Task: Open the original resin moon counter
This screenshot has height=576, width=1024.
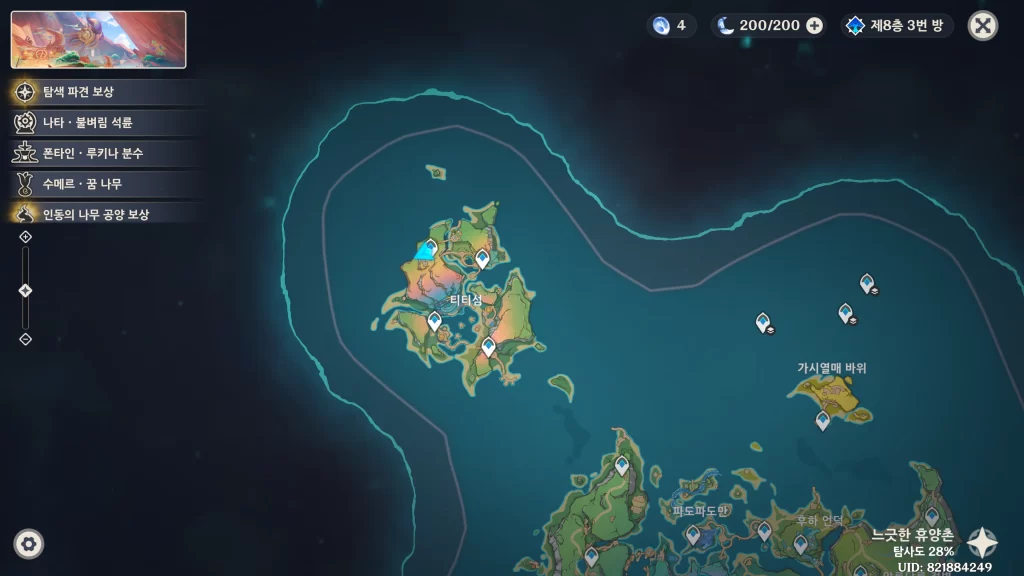Action: pos(760,26)
